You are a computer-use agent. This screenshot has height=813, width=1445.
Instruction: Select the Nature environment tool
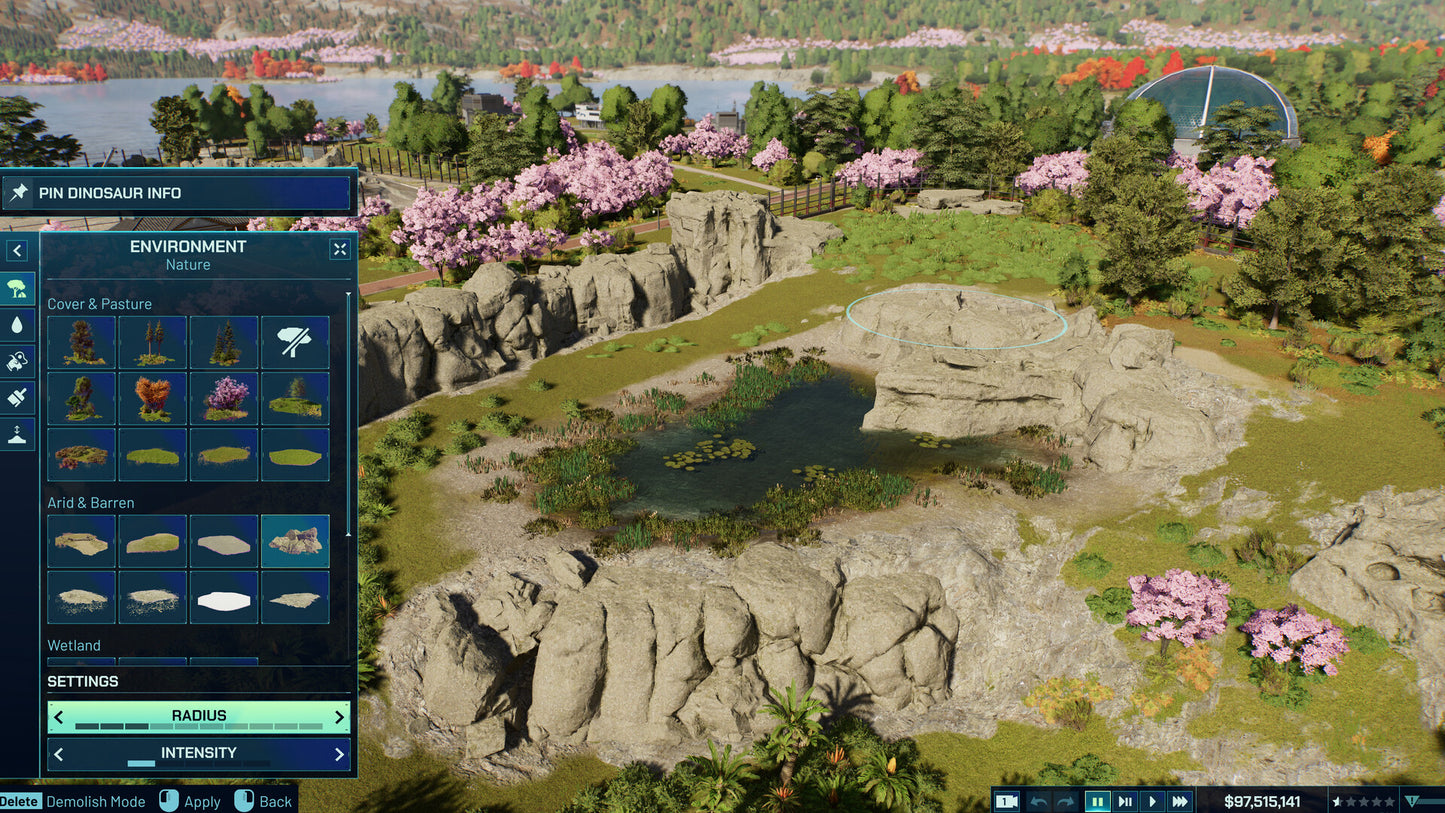tap(18, 288)
